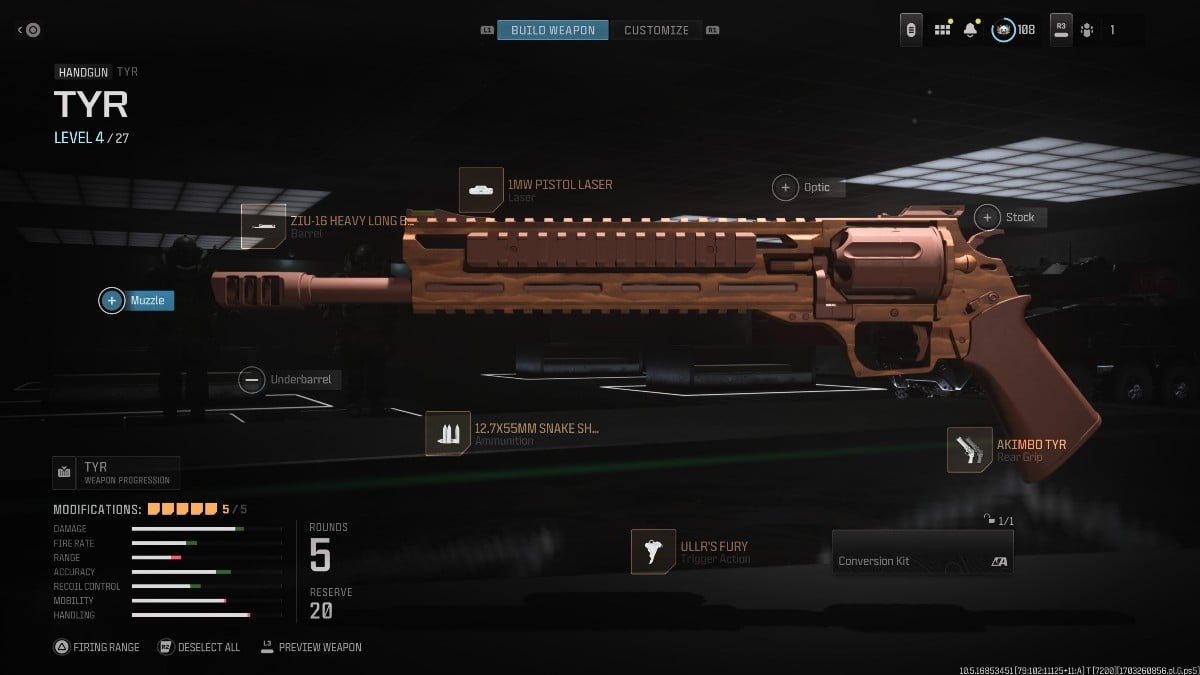Open TYR Weapon Progression

click(116, 472)
